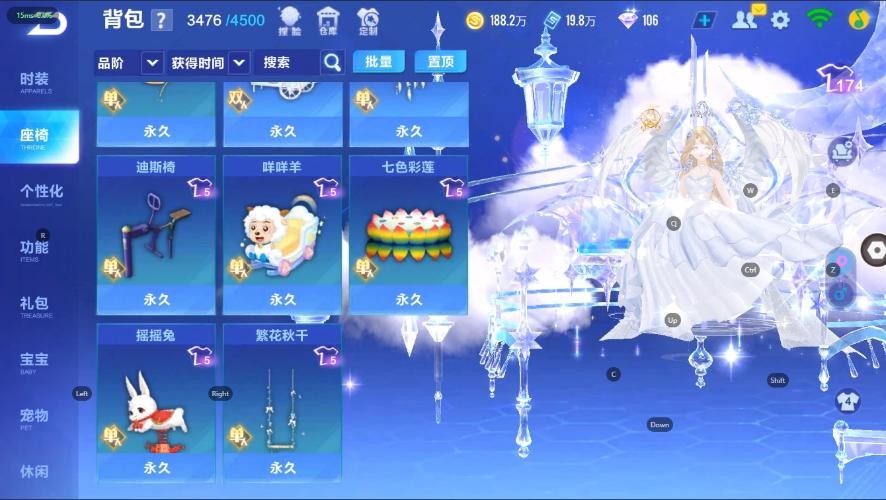Switch to the 礼包 treasure tab
The image size is (886, 500).
click(34, 305)
